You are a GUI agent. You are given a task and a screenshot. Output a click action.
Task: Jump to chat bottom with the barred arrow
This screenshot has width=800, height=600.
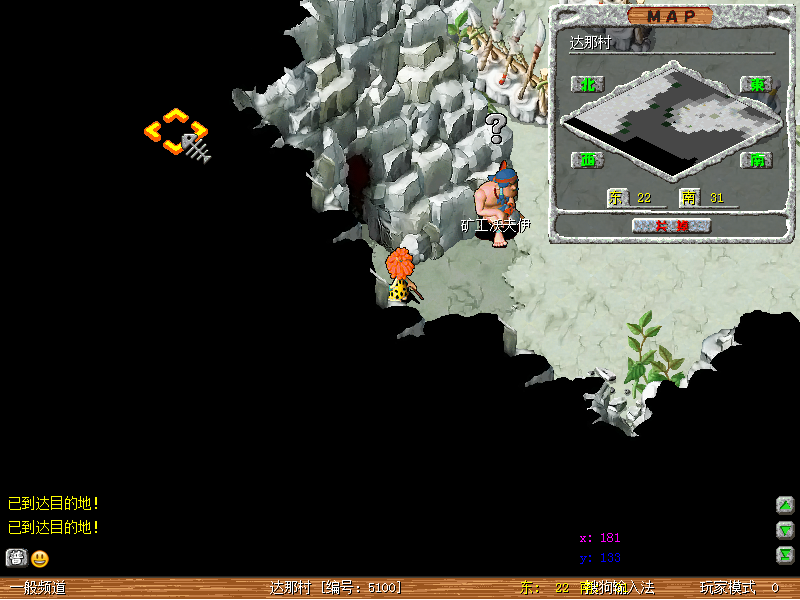[x=786, y=555]
